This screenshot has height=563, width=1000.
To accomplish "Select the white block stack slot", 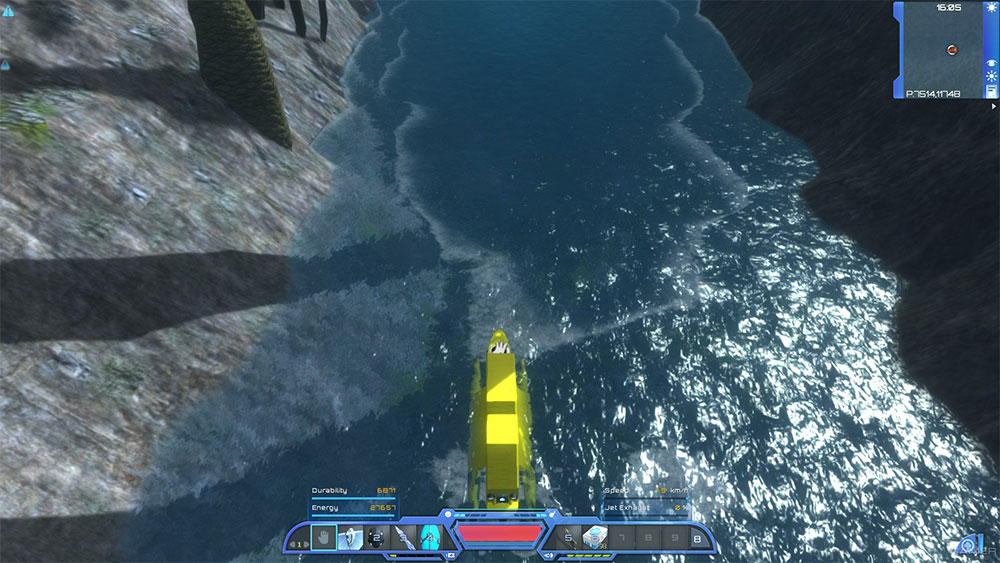I will point(595,539).
